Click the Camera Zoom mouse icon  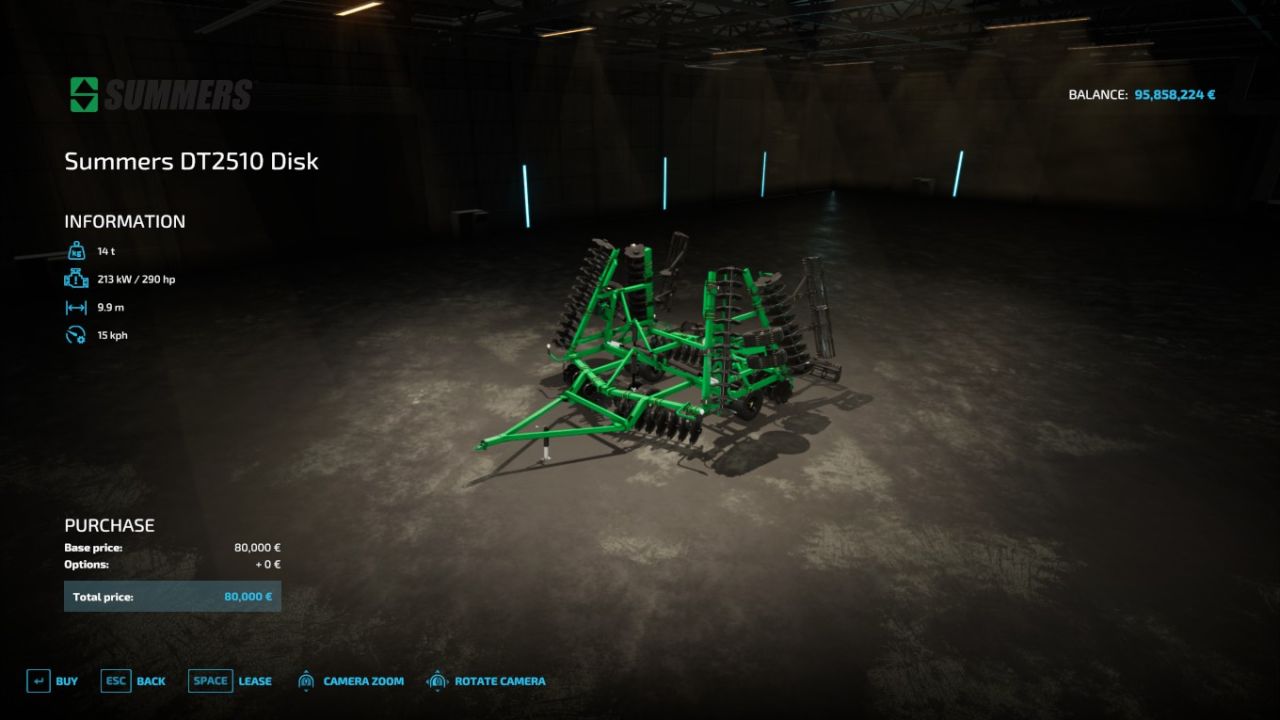point(305,680)
